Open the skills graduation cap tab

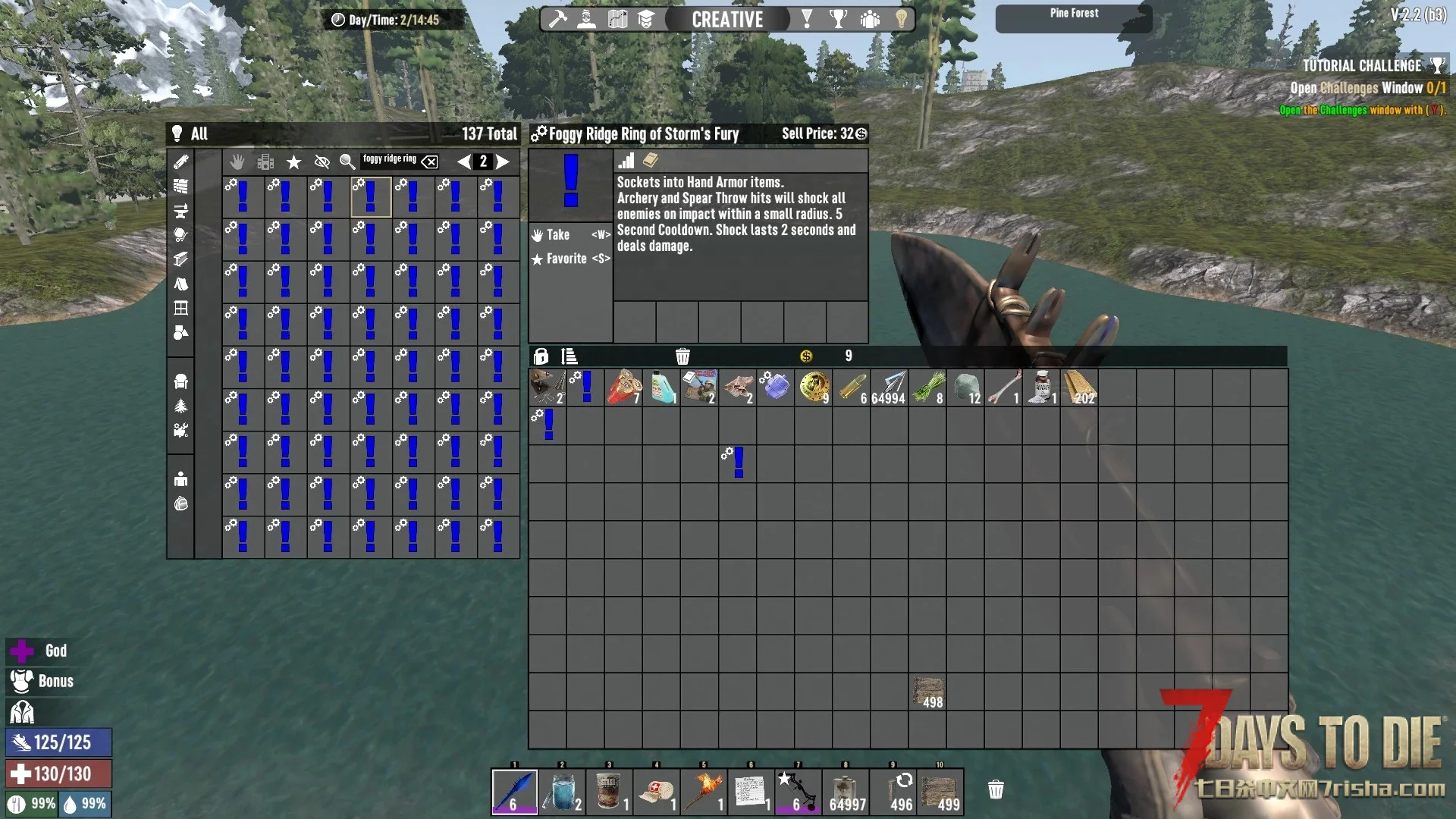point(646,19)
